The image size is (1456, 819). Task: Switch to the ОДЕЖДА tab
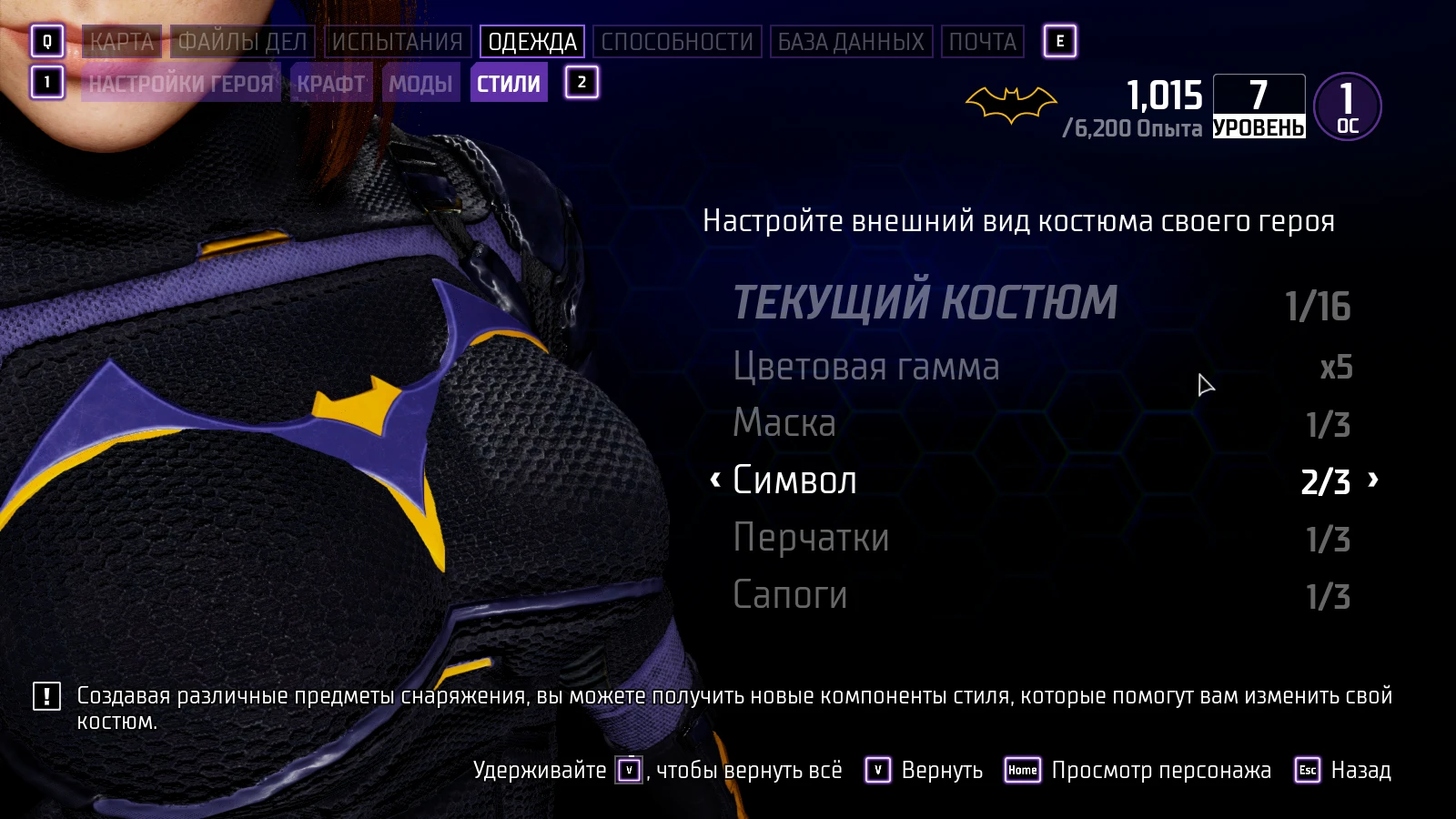point(532,41)
